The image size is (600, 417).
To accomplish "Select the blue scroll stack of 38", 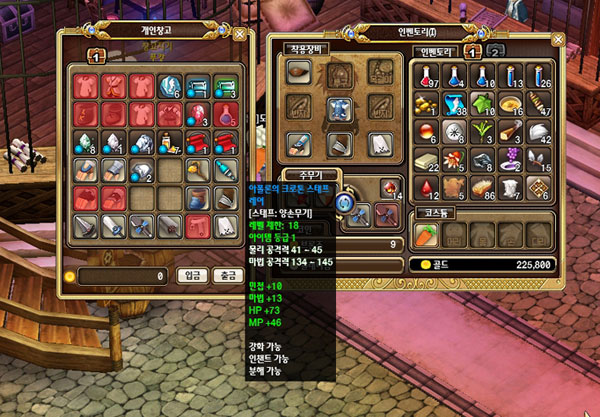I will tap(456, 103).
